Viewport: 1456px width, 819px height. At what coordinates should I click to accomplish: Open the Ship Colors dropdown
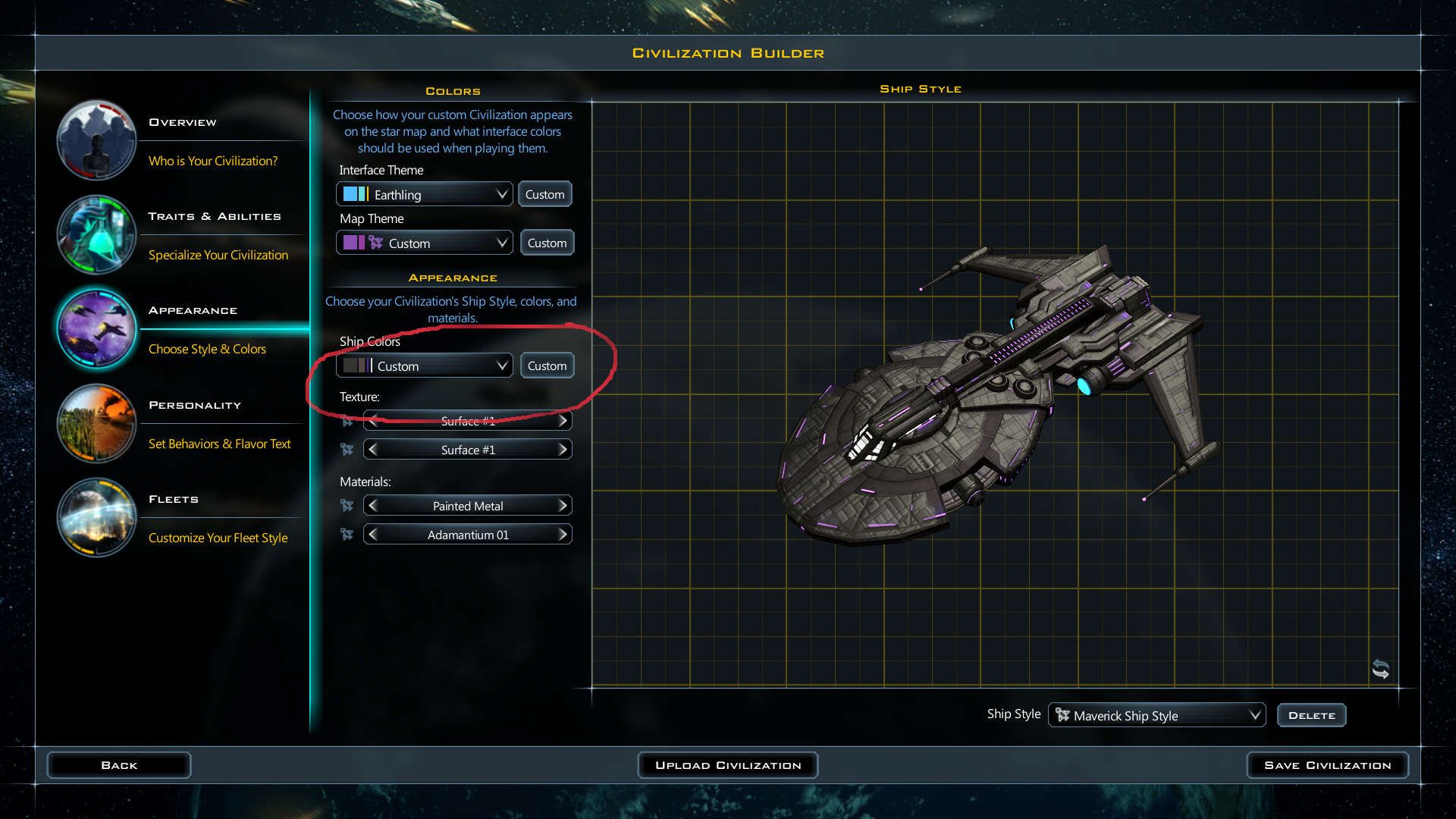[x=425, y=366]
